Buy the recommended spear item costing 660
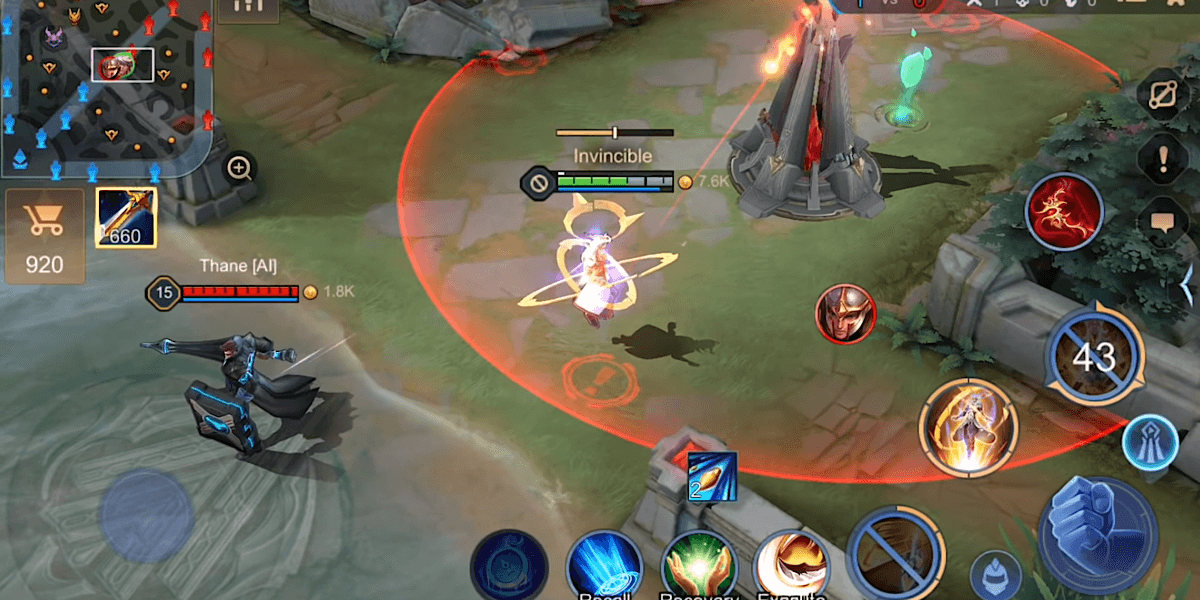 tap(125, 217)
